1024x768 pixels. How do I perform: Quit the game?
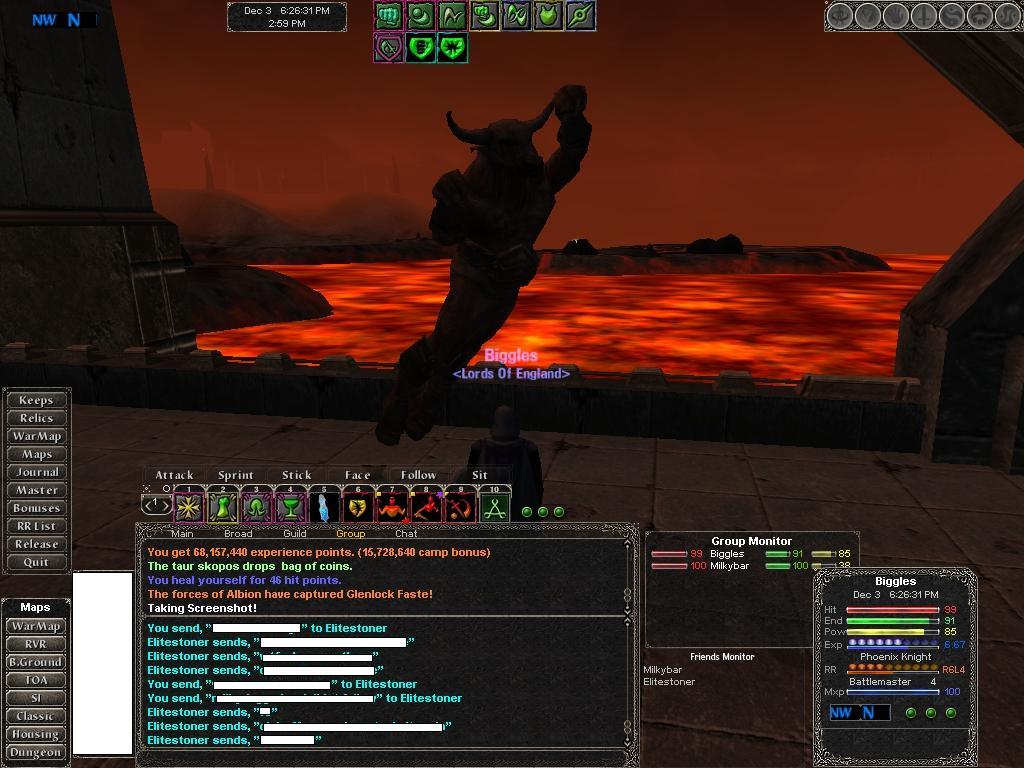pos(36,562)
